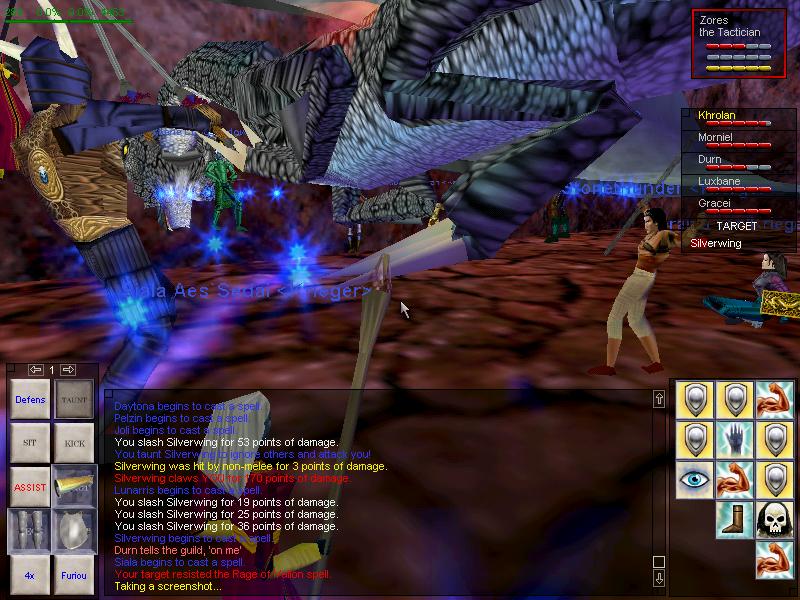Click the boot buff icon
The width and height of the screenshot is (800, 600).
pyautogui.click(x=735, y=520)
